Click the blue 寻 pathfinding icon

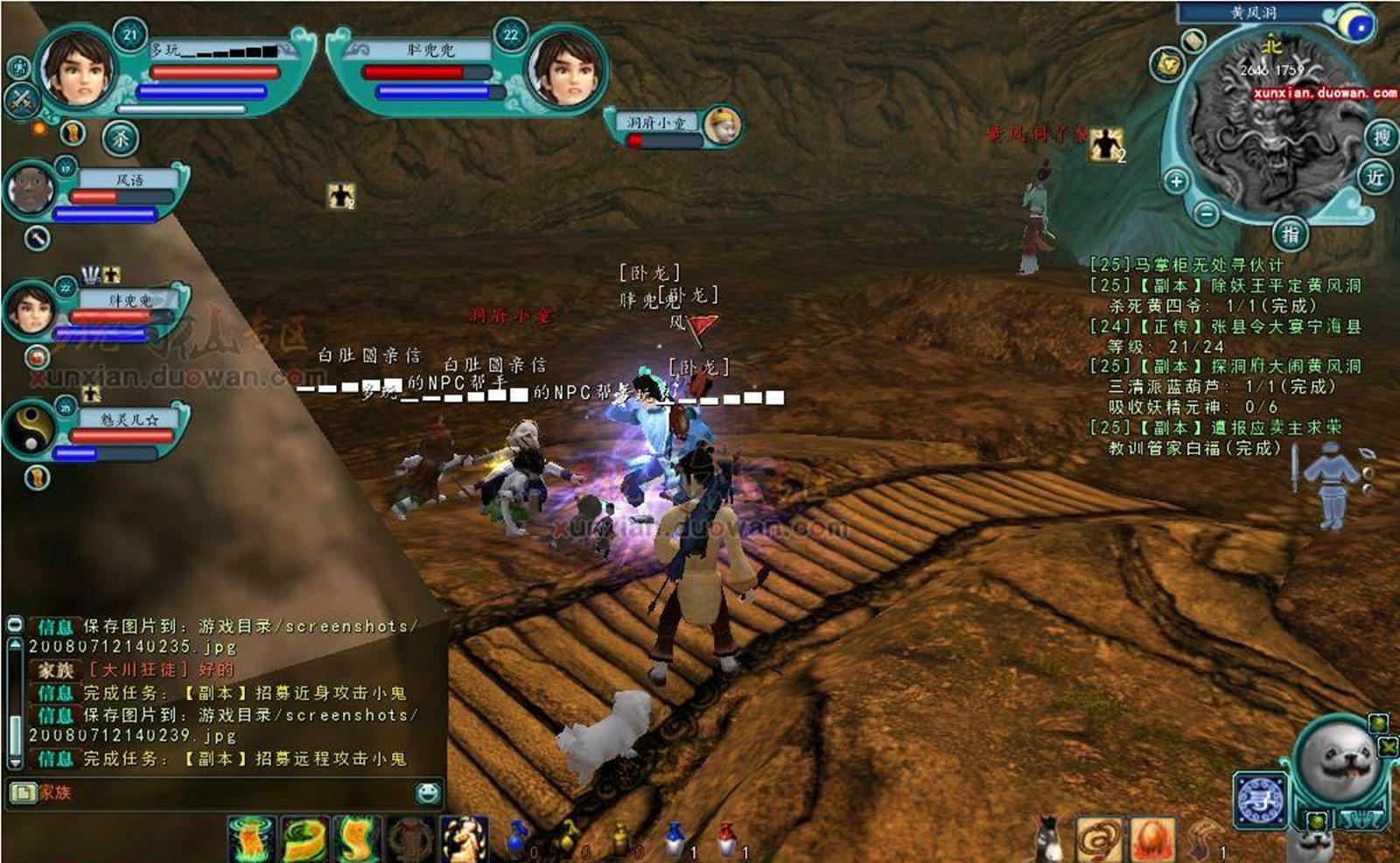pos(1259,800)
